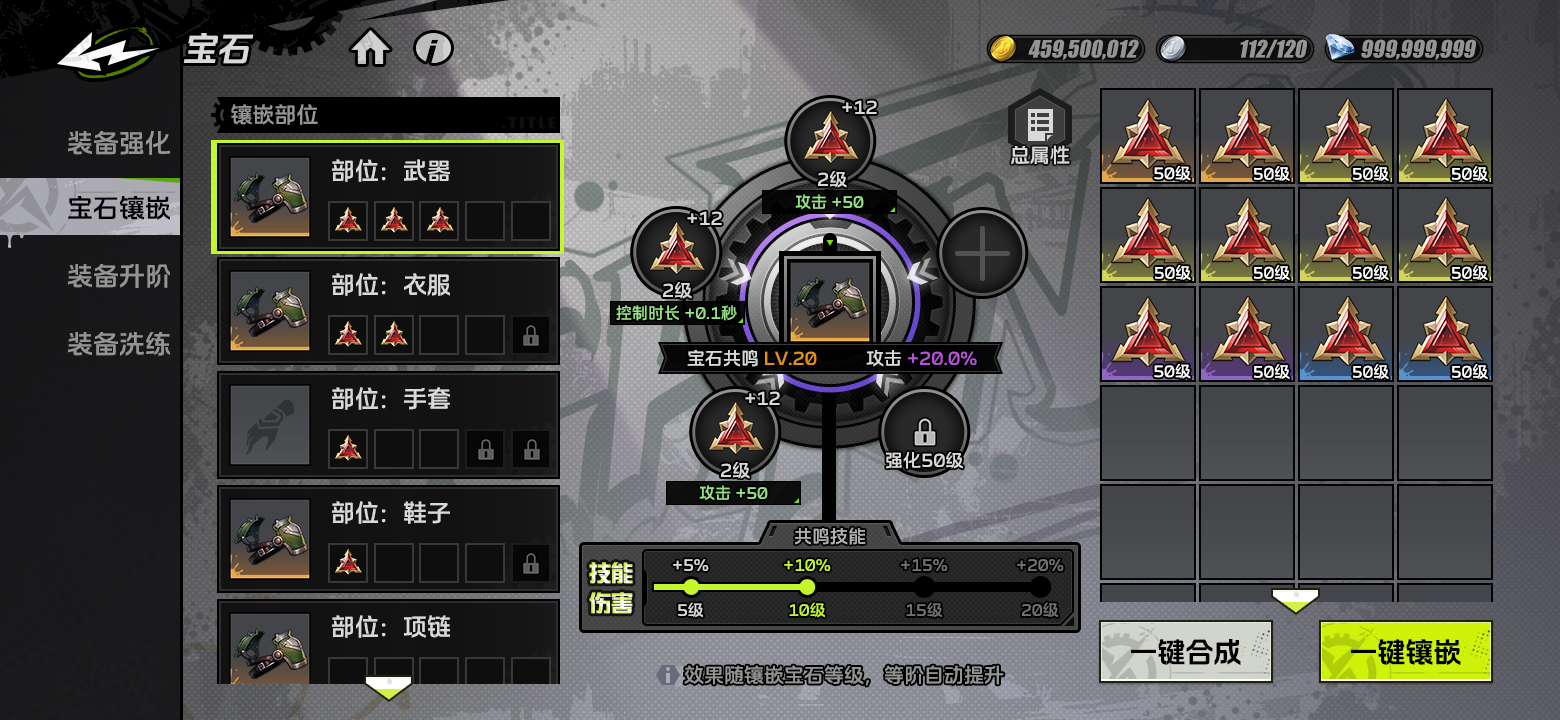Select the 手套 equipment slot row
The width and height of the screenshot is (1560, 720).
388,425
